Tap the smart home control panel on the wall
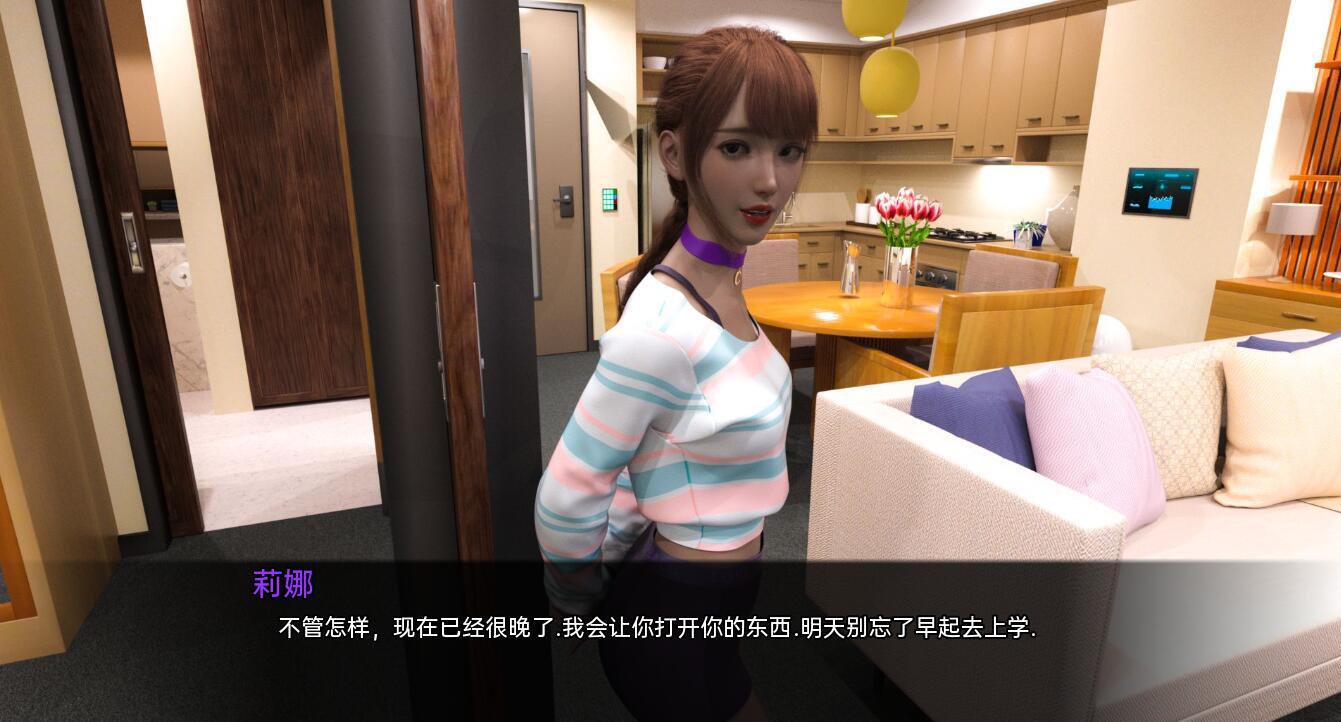This screenshot has width=1341, height=722. pyautogui.click(x=1160, y=190)
